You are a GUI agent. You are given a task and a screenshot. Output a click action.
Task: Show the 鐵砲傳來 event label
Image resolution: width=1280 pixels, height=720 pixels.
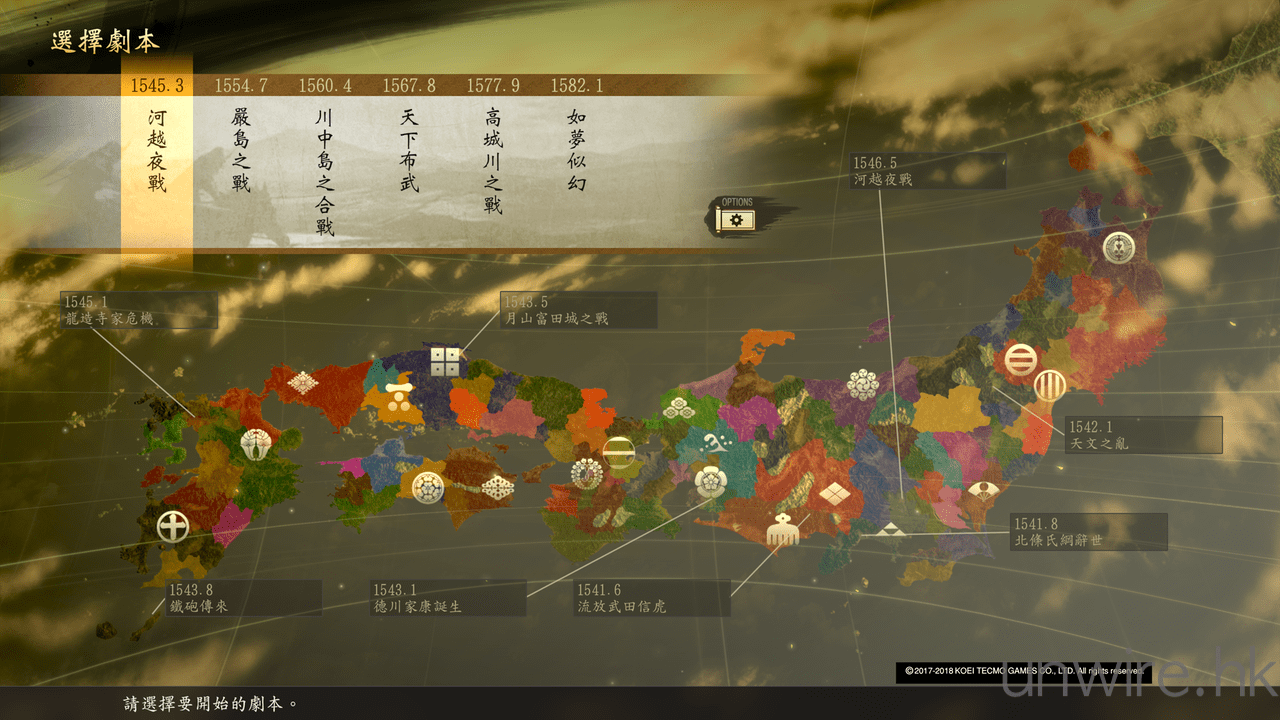243,597
